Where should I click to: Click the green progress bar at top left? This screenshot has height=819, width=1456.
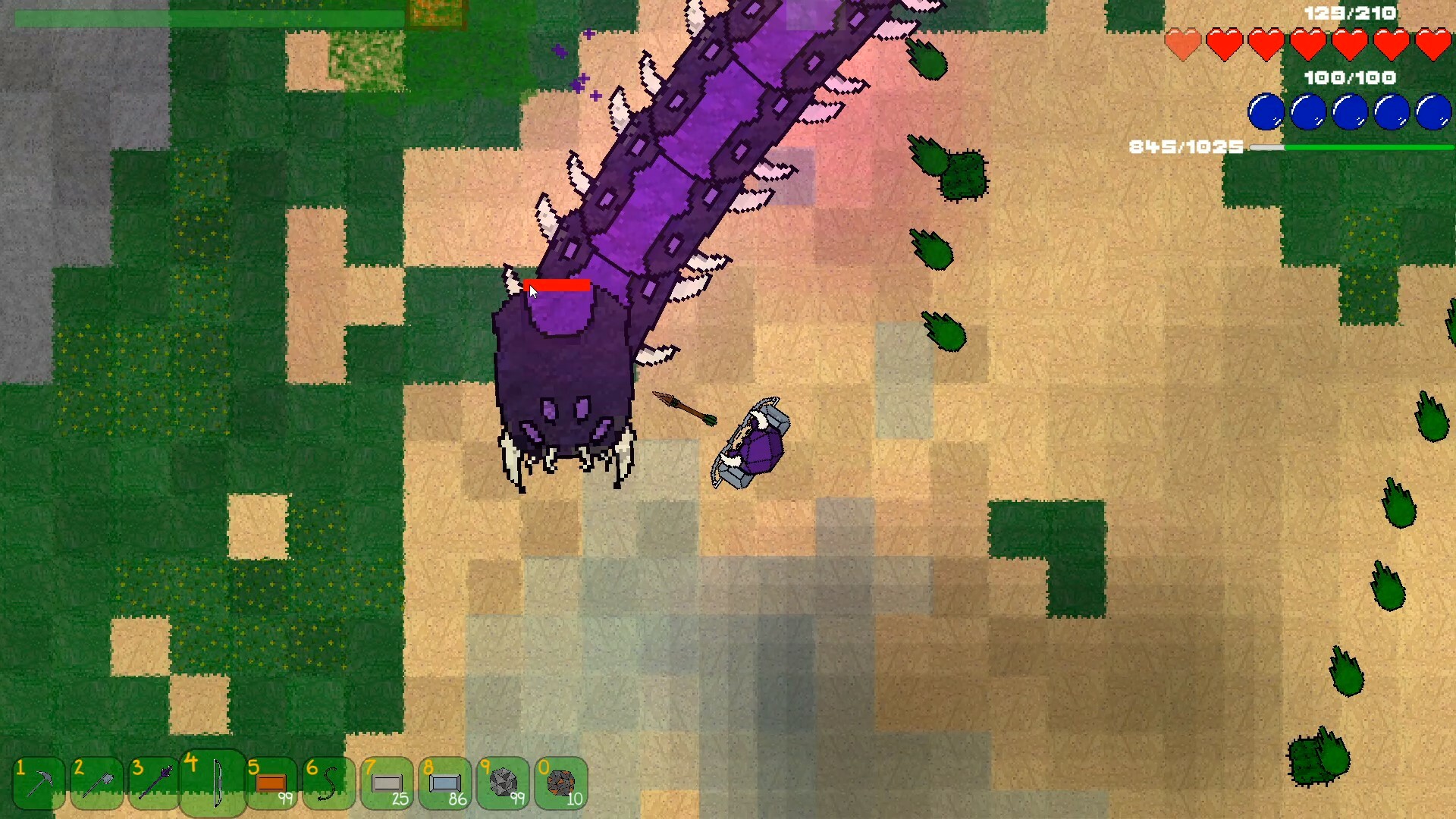coord(152,17)
